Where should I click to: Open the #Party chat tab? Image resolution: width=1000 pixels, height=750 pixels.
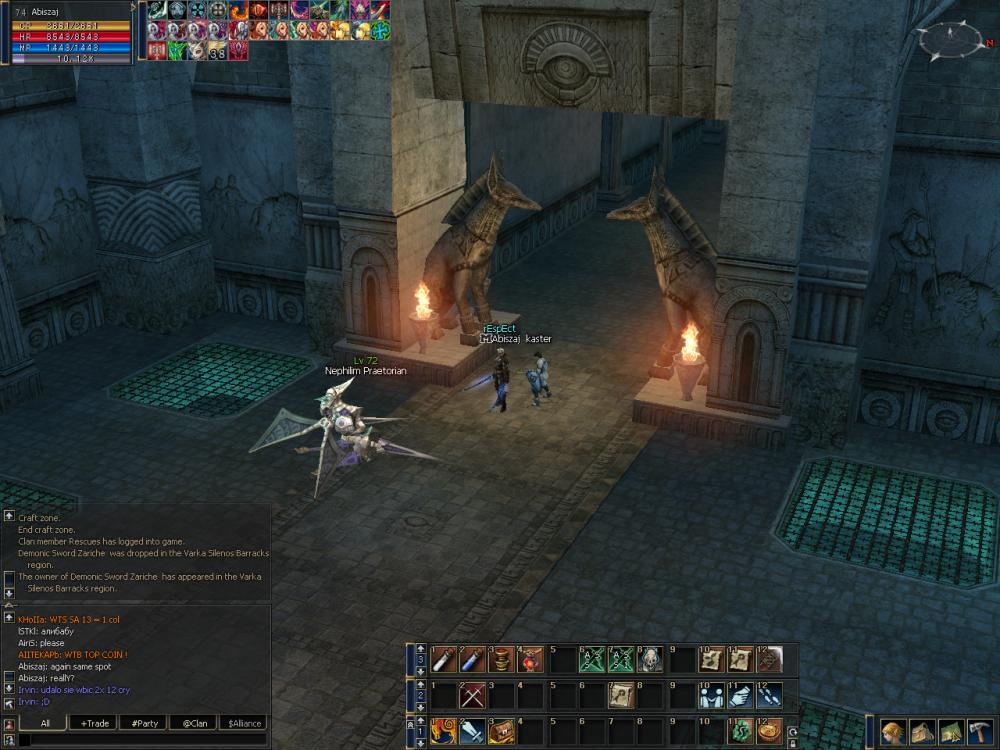(x=144, y=722)
